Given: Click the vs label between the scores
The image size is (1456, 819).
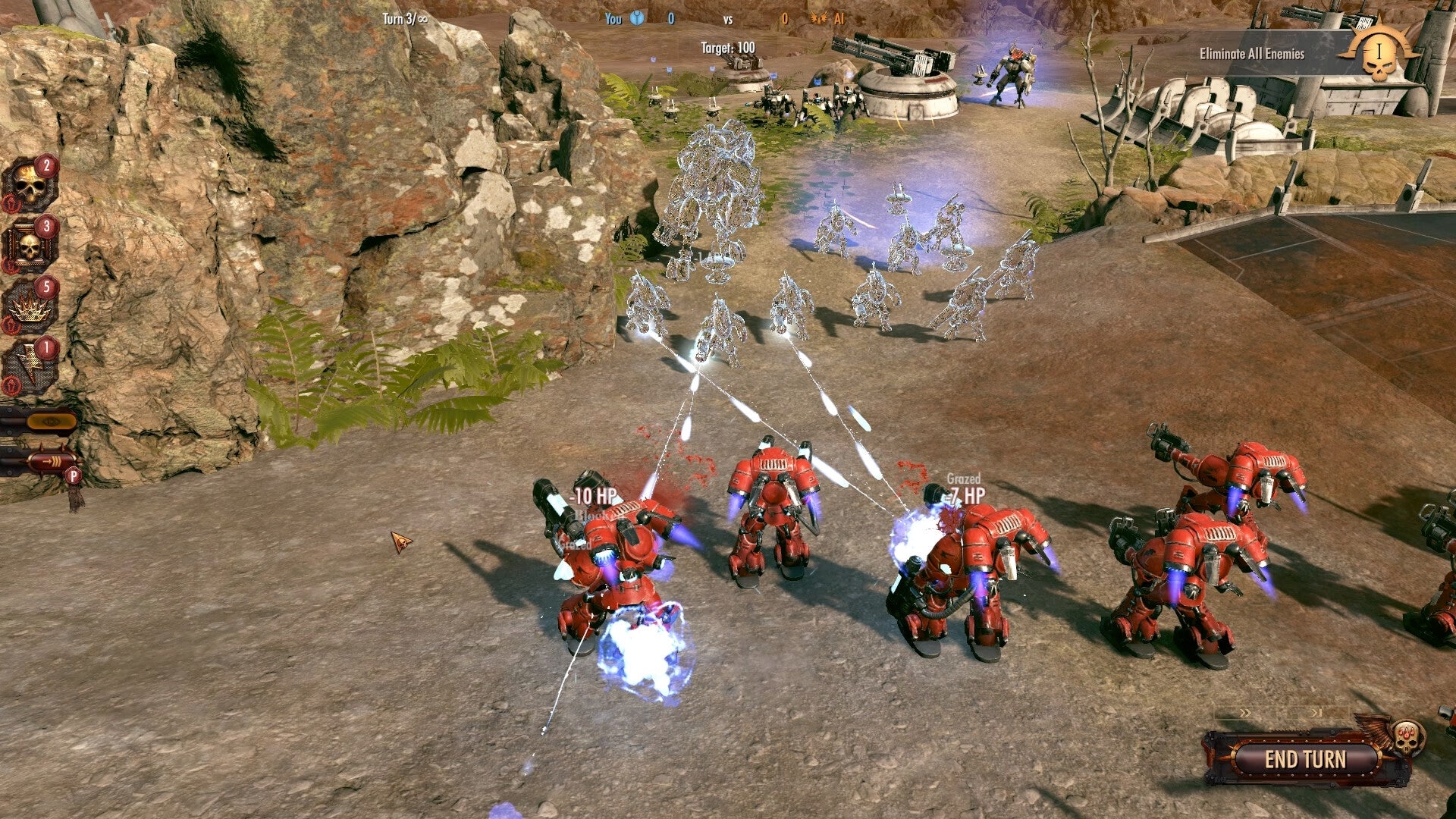Looking at the screenshot, I should point(729,19).
